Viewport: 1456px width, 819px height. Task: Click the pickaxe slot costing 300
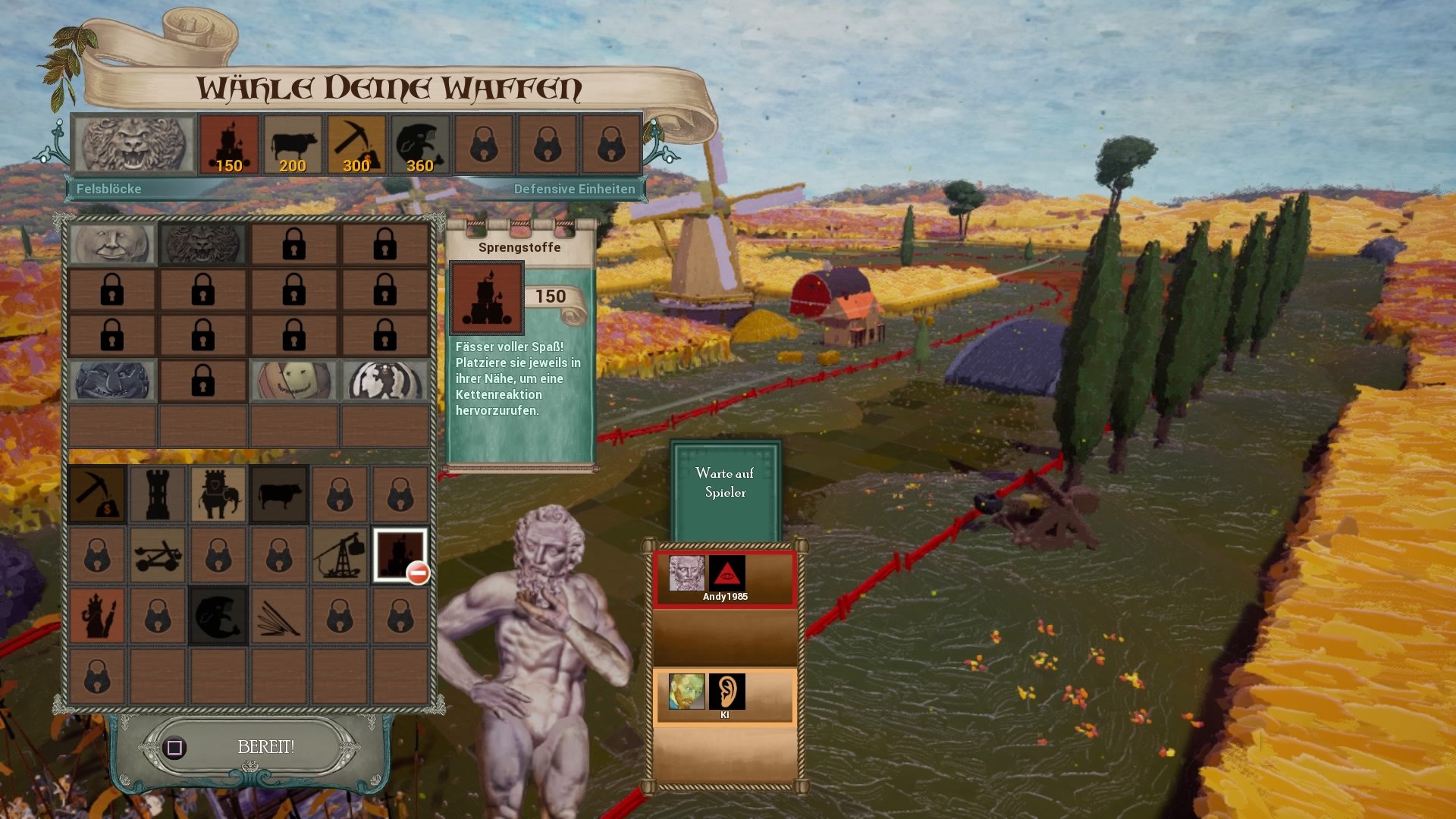point(356,145)
